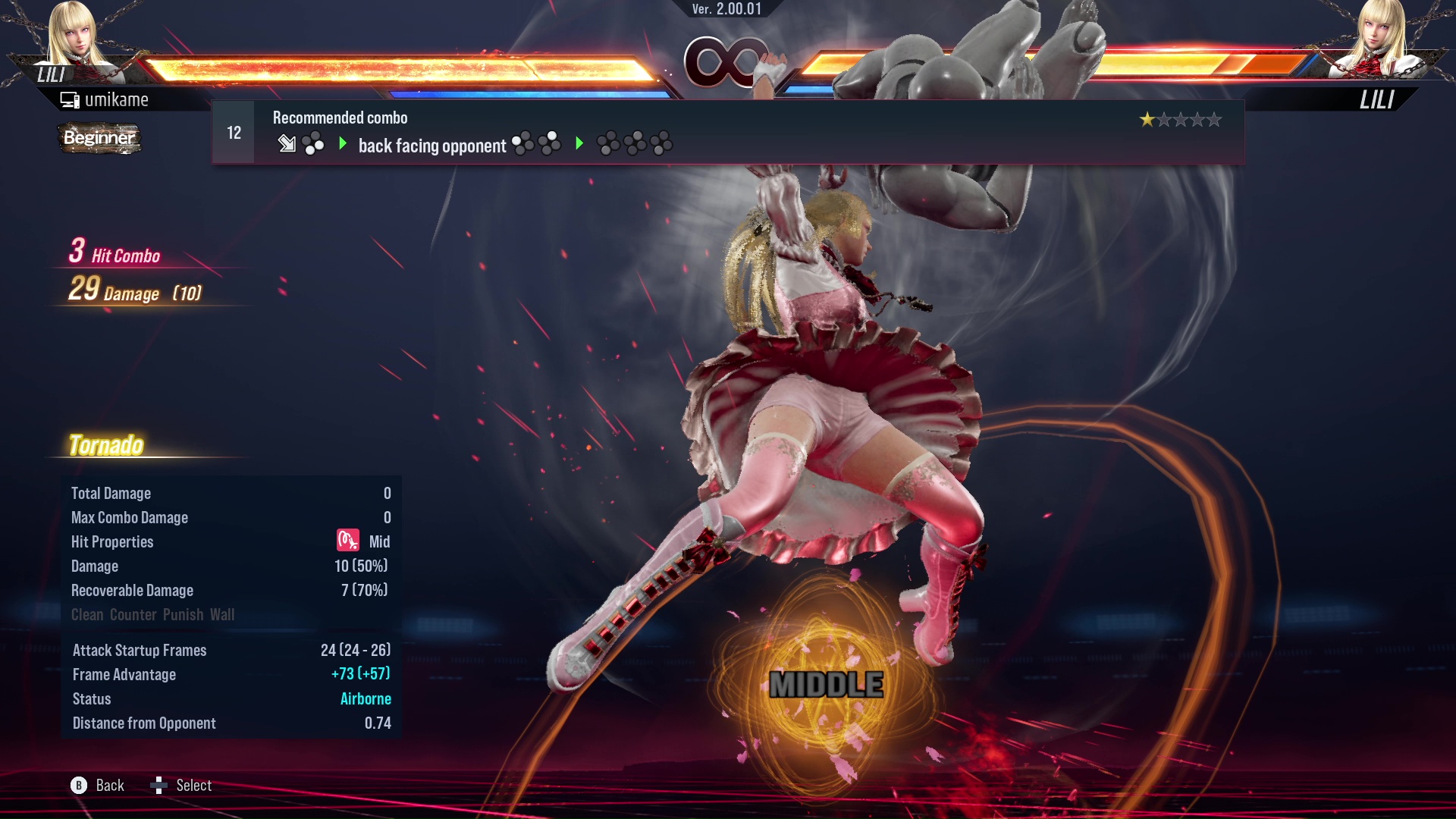Enable the Counter condition in hit properties row
1456x819 pixels.
(134, 615)
